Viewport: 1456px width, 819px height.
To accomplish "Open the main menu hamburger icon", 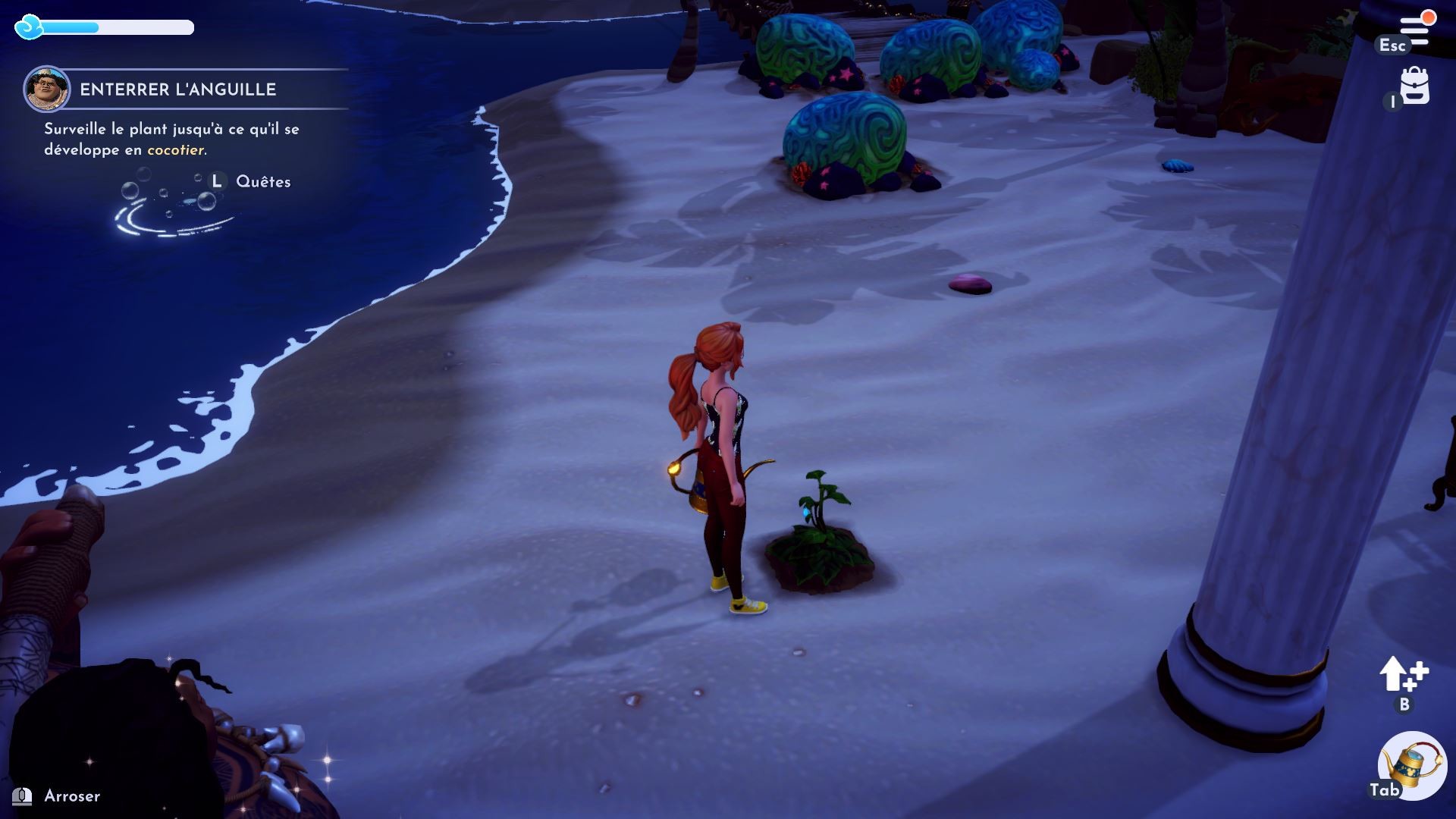I will [x=1415, y=30].
